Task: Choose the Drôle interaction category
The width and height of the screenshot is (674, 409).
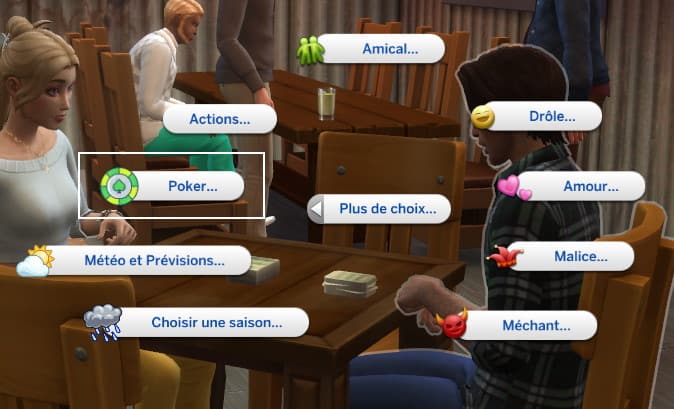Action: tap(550, 117)
